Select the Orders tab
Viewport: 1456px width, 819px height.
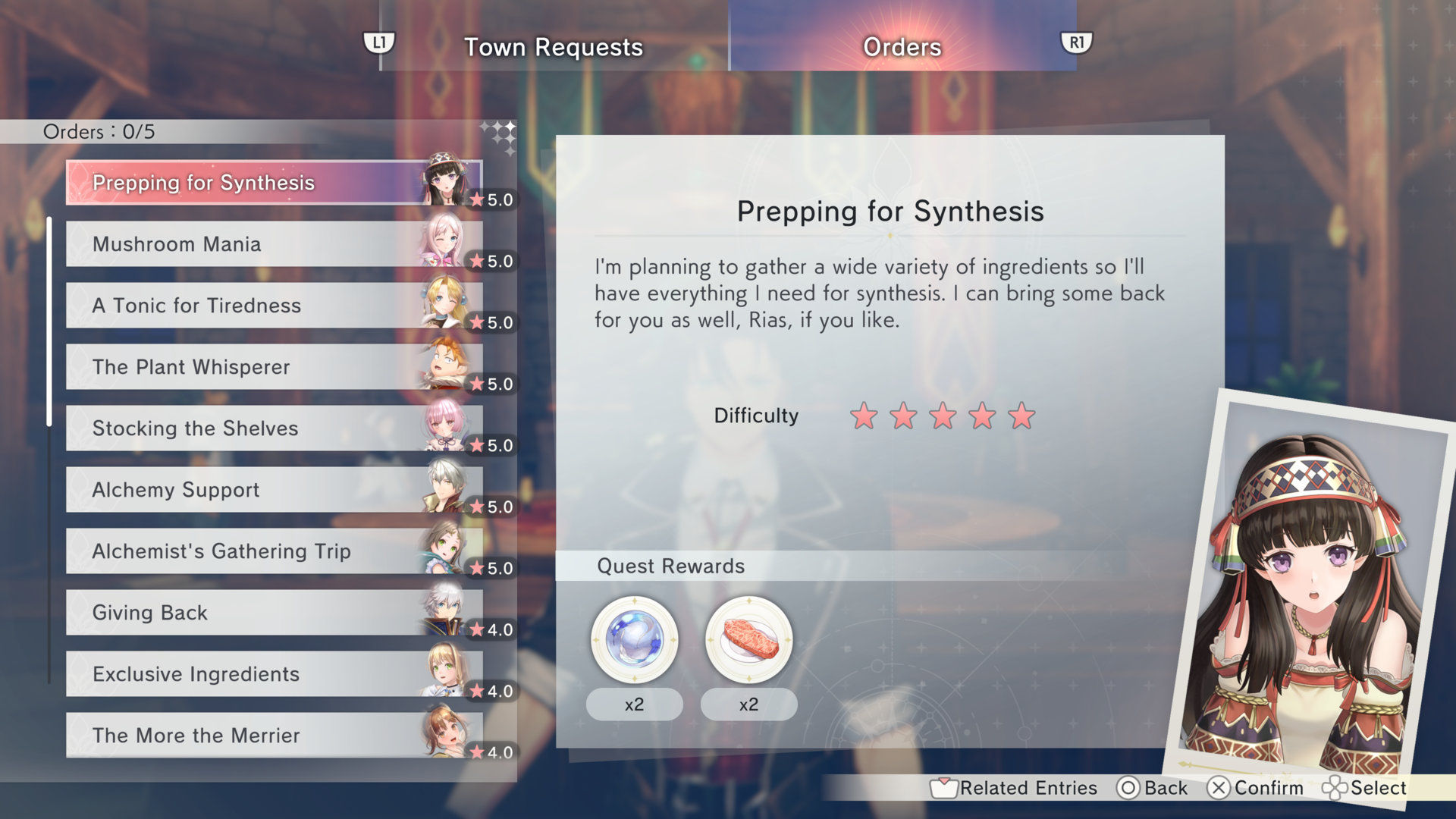(x=902, y=47)
